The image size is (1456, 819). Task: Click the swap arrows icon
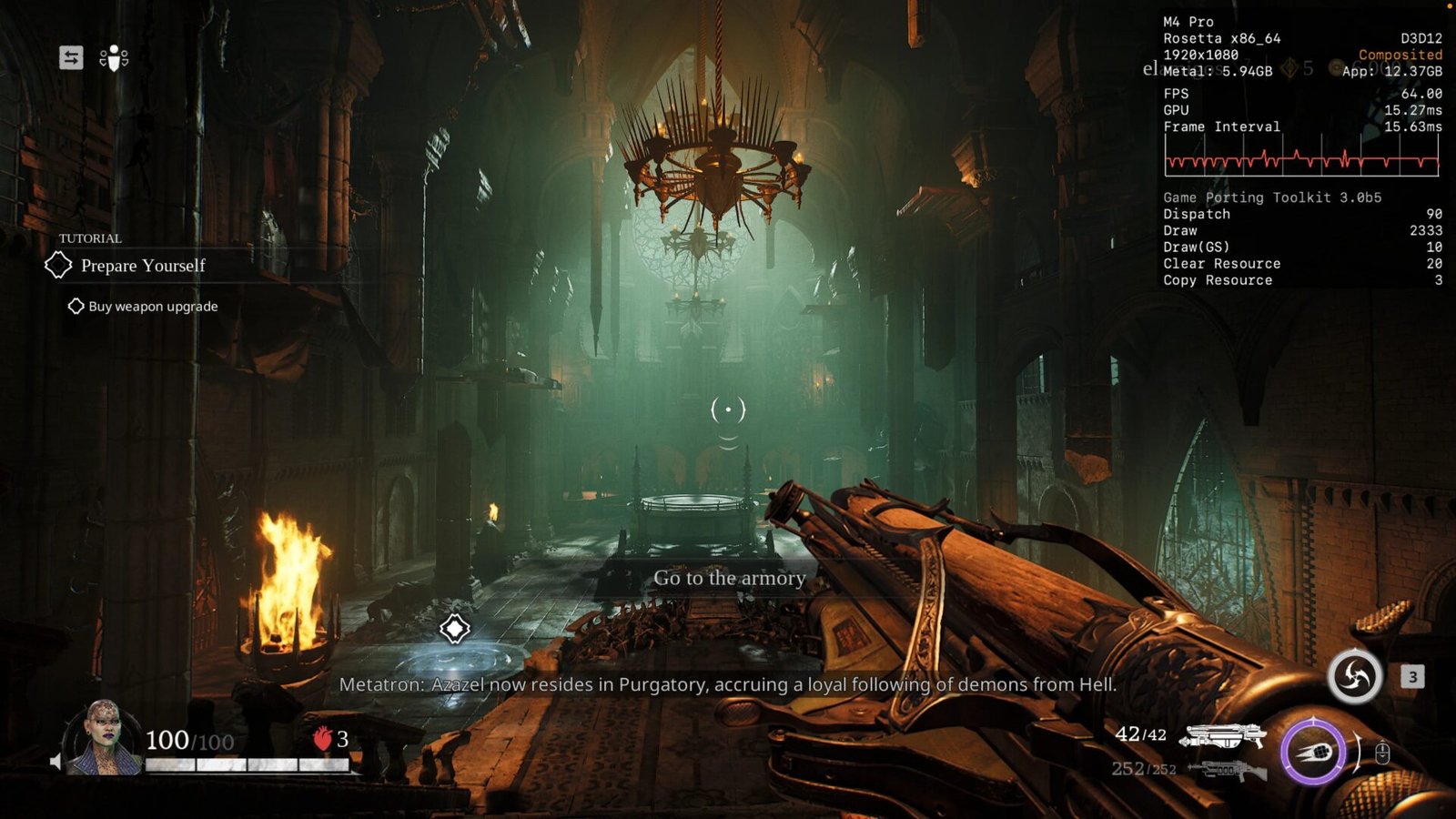coord(71,58)
